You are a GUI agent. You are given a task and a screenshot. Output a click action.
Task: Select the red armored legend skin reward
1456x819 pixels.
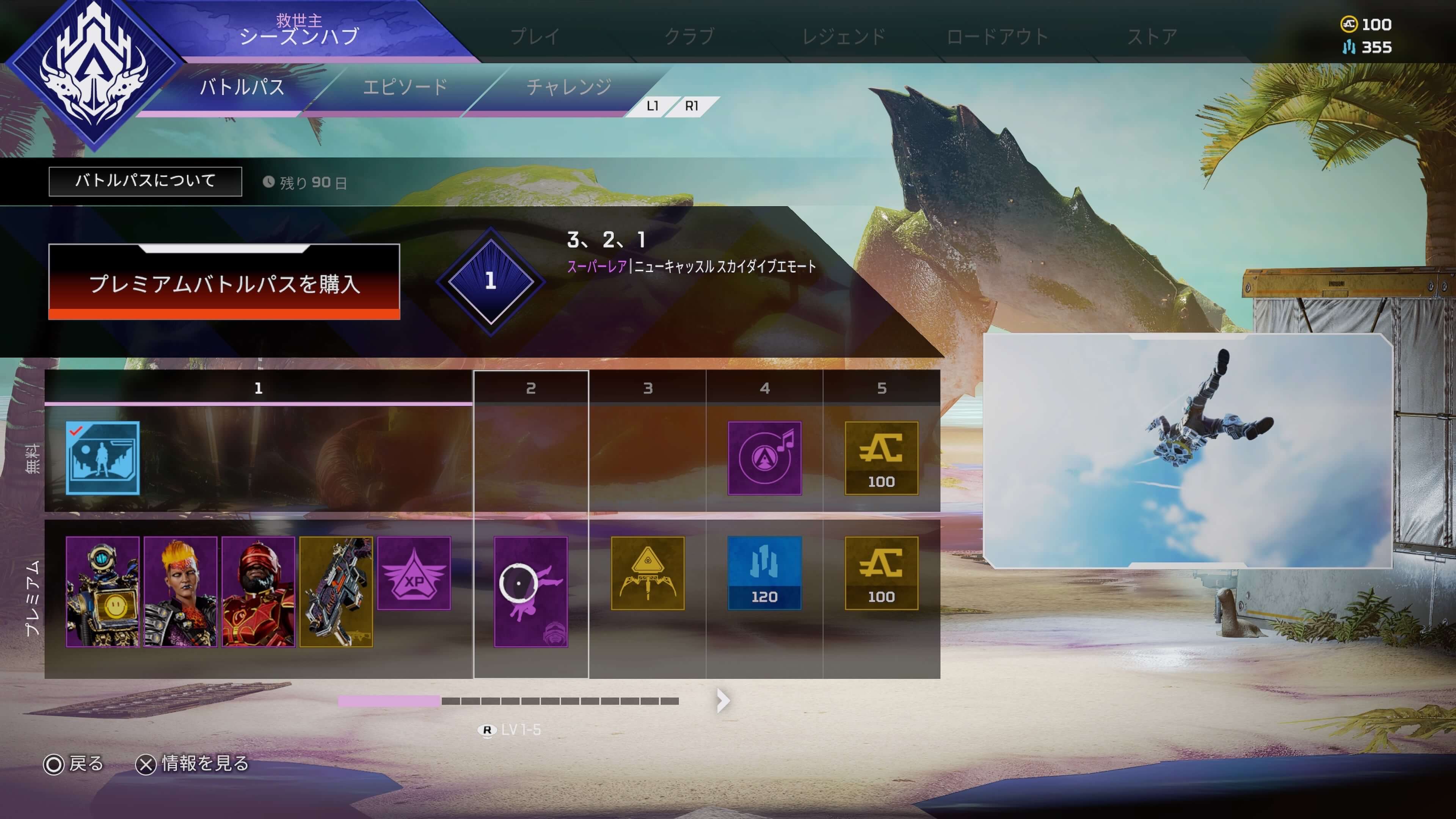coord(258,591)
